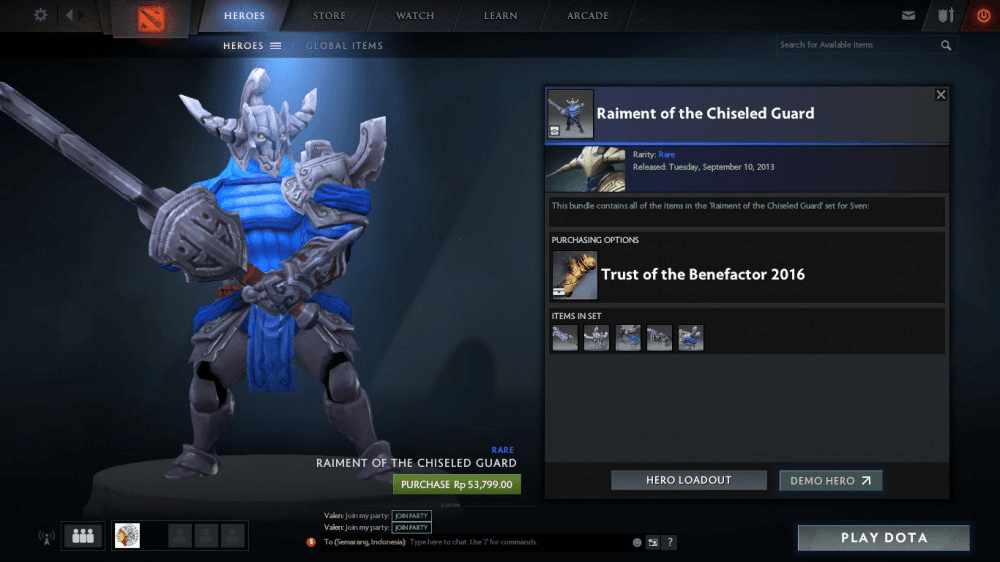1000x562 pixels.
Task: Close the Raiment of the Chiseled Guard panel
Action: (x=940, y=95)
